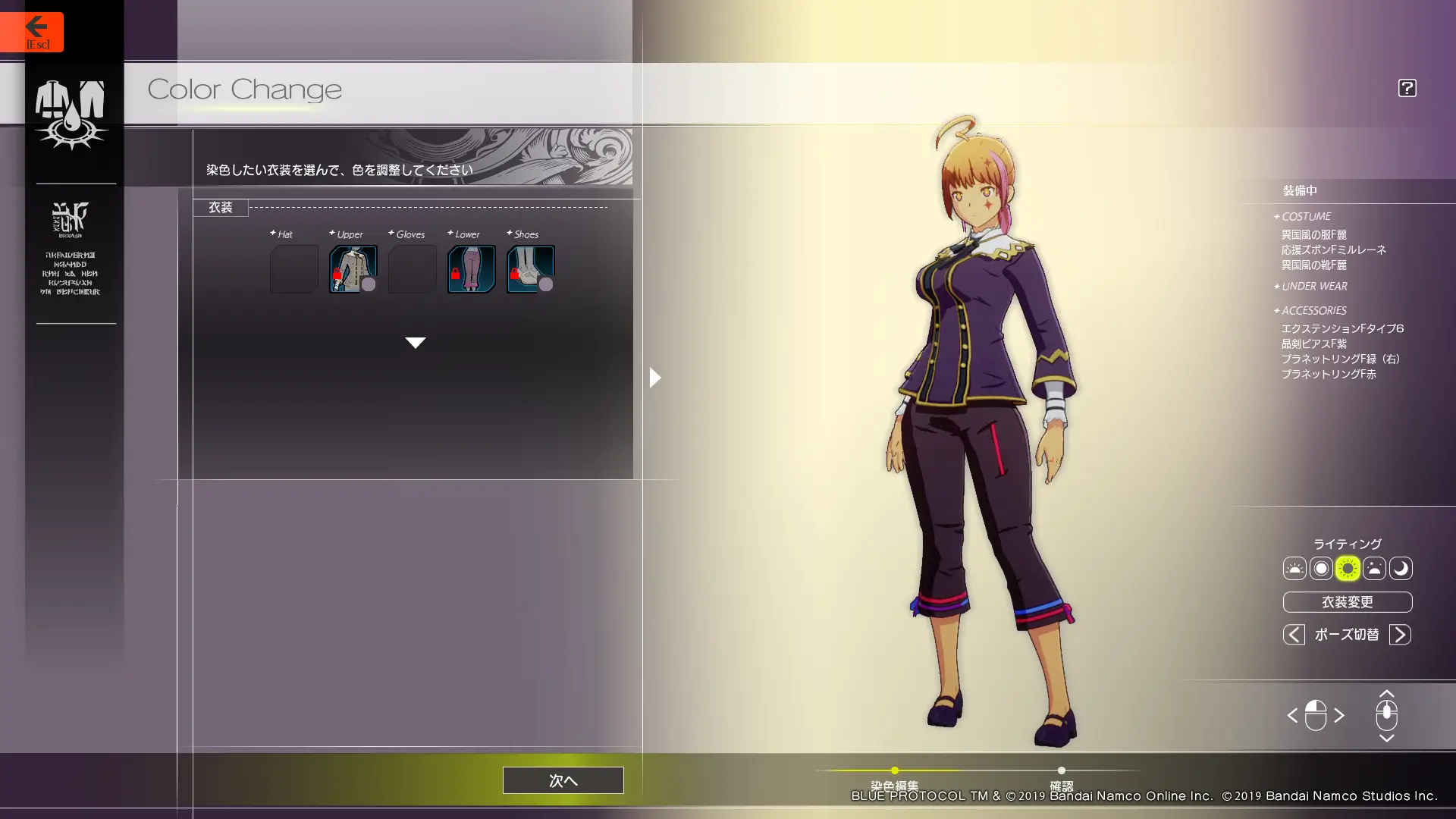This screenshot has height=819, width=1456.
Task: Switch lighting to sunrise
Action: pos(1294,568)
